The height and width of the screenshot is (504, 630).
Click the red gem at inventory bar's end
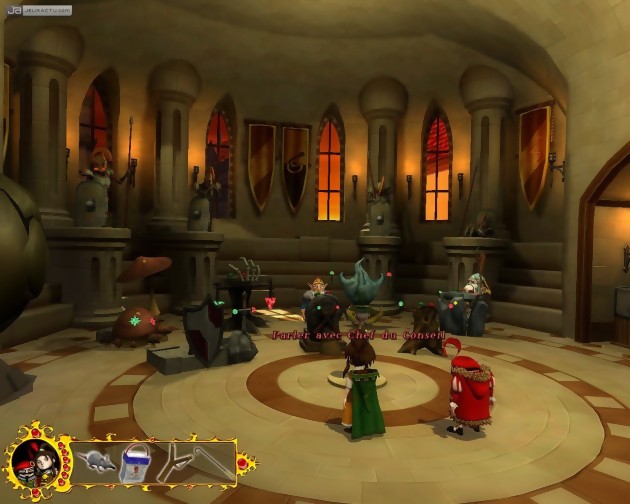(x=242, y=464)
